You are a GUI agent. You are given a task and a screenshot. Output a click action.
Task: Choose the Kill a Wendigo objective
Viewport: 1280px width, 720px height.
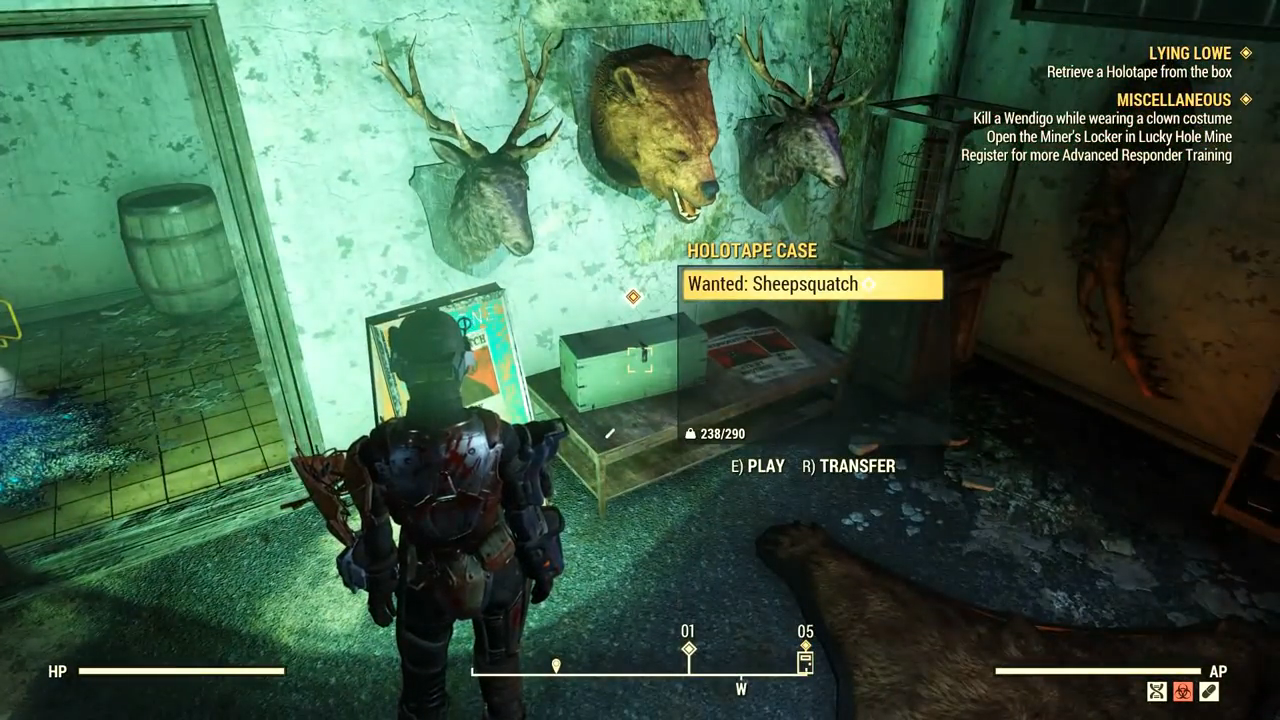tap(1102, 118)
